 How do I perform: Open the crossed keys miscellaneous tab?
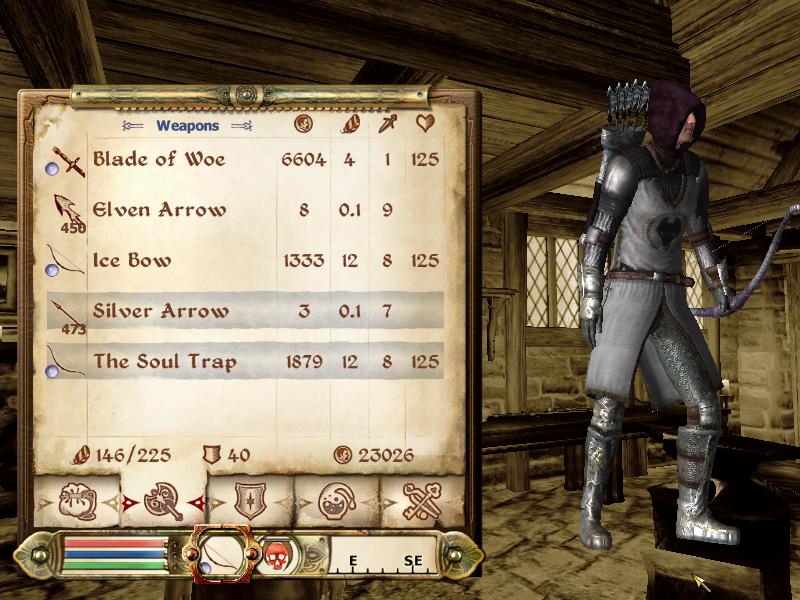pos(421,499)
